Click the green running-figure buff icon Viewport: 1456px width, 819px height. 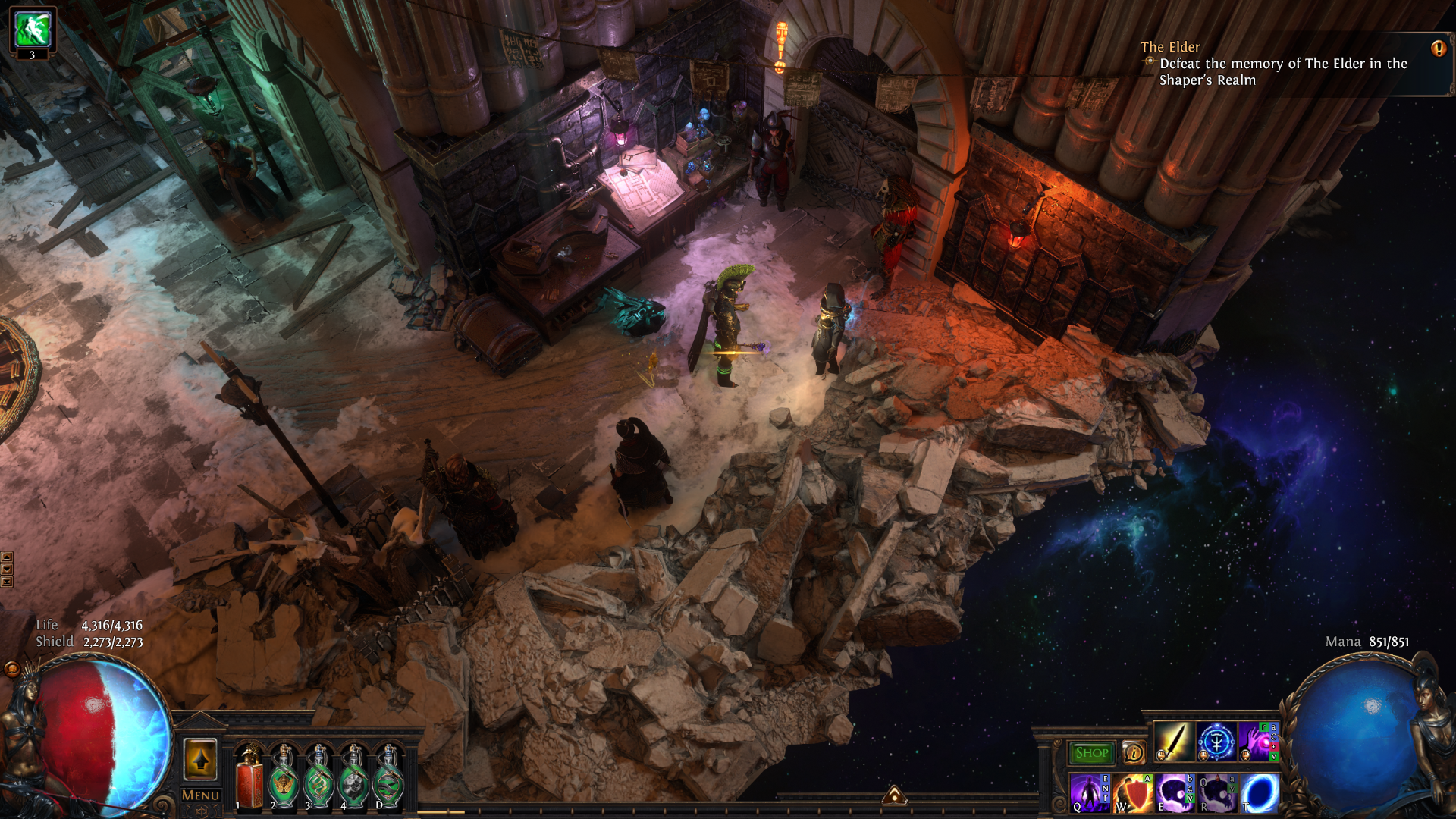[x=33, y=29]
